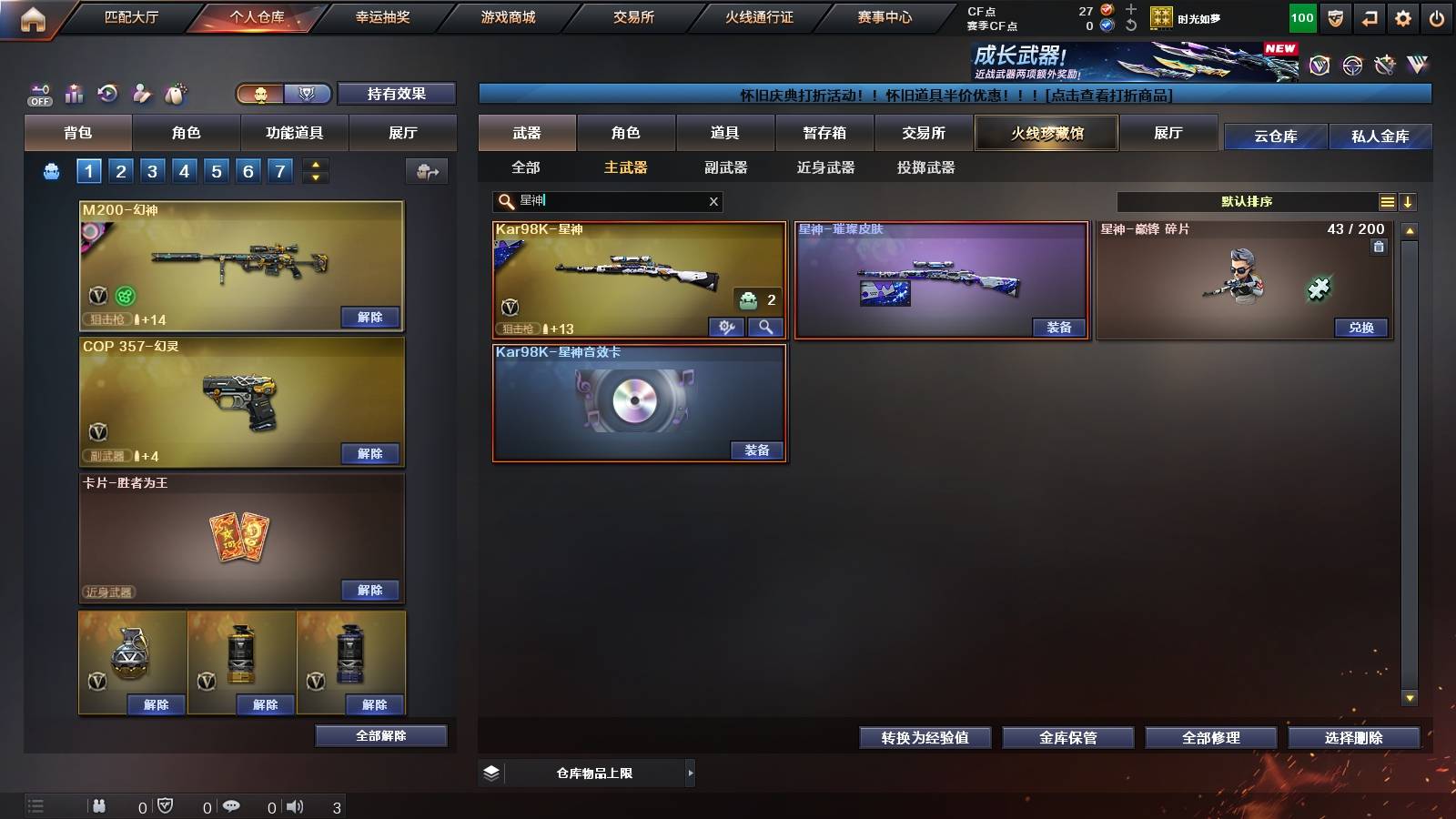Switch to the 火线珍藏馆 tab

[1046, 133]
